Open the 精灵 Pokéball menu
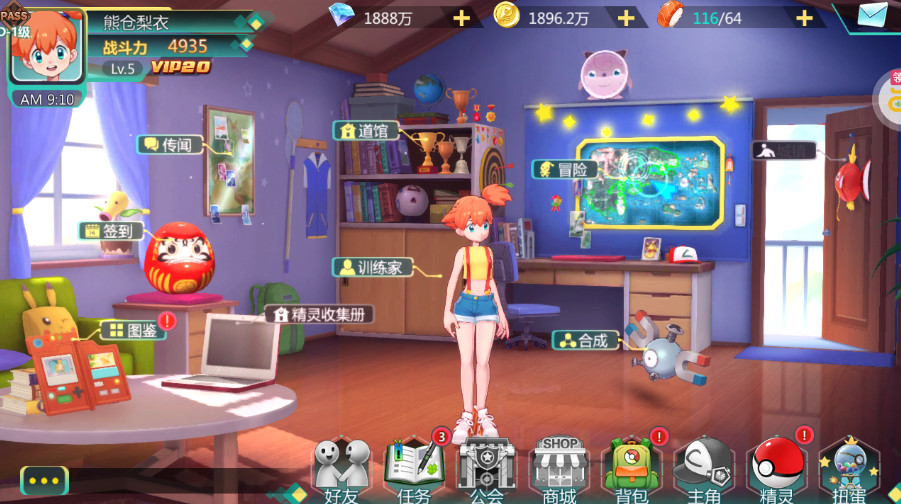This screenshot has width=901, height=504. click(x=777, y=467)
